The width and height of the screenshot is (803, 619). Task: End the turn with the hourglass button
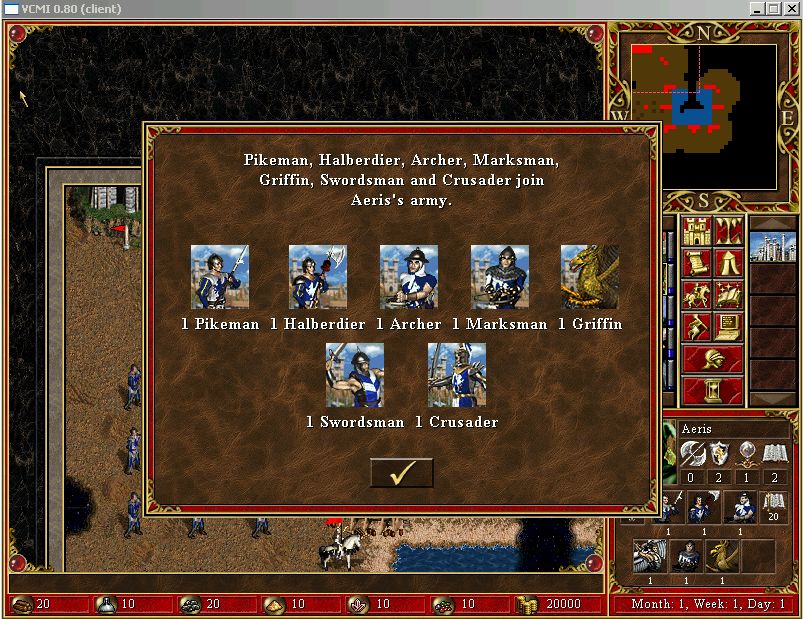712,389
